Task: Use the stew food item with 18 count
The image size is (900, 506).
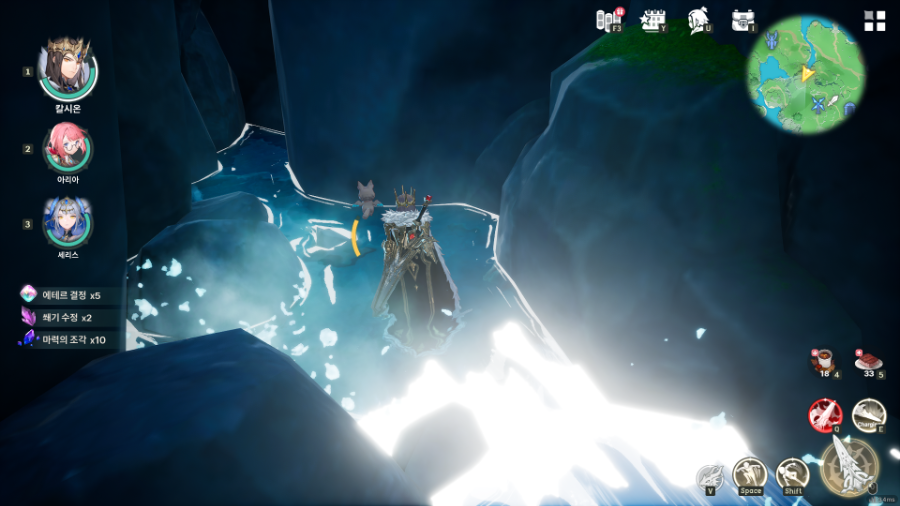Action: pos(824,362)
